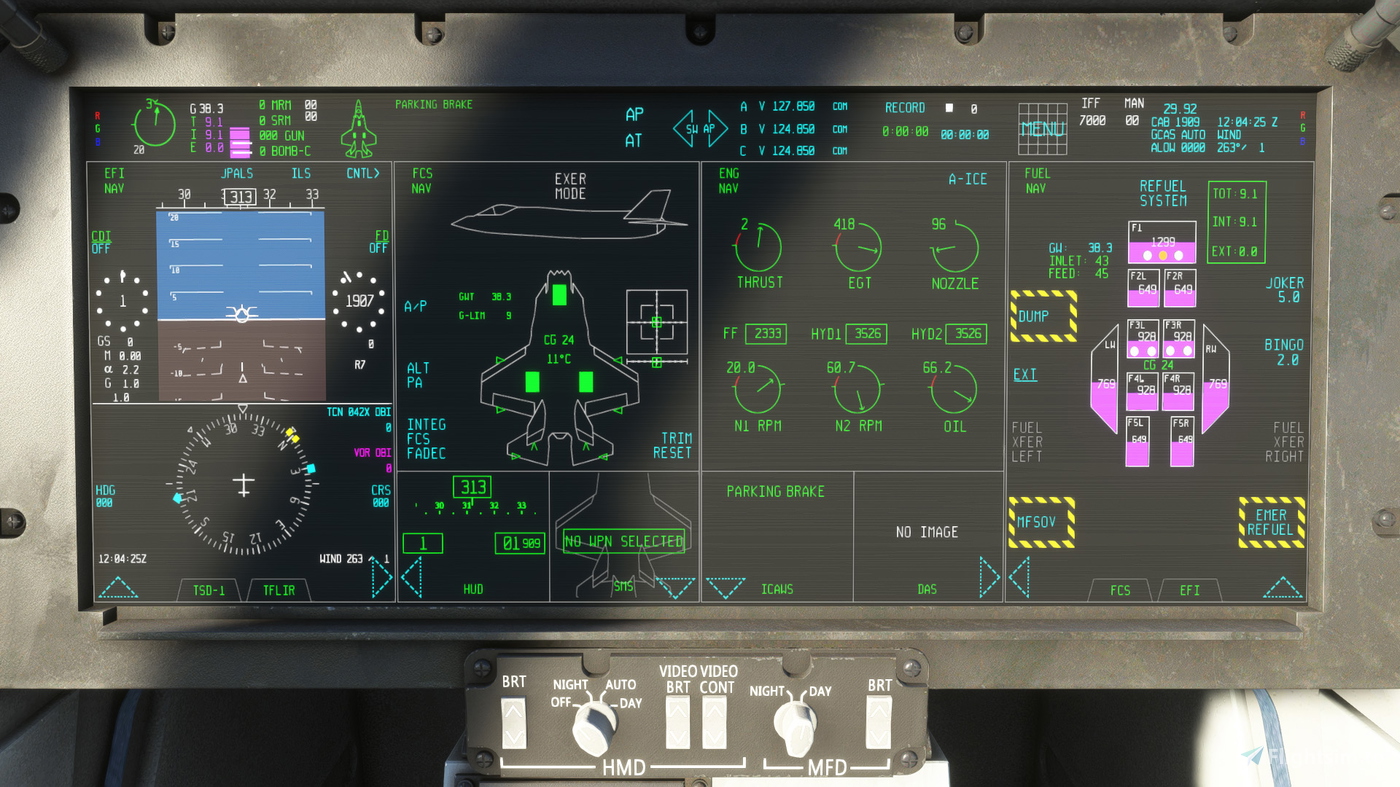Toggle the AP autopilot label
Image resolution: width=1400 pixels, height=787 pixels.
point(634,114)
